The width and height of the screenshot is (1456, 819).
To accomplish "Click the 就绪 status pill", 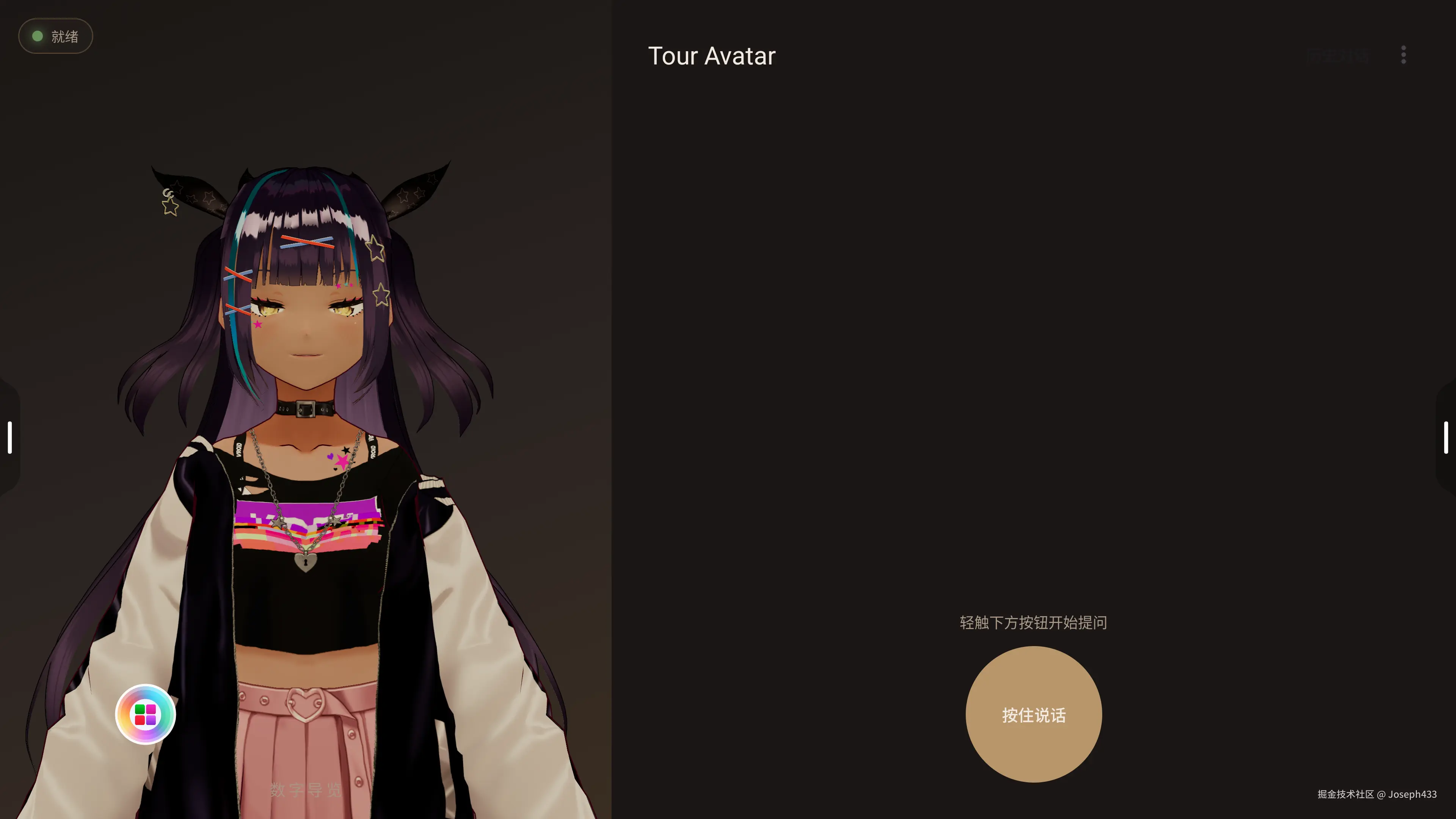I will [x=55, y=36].
